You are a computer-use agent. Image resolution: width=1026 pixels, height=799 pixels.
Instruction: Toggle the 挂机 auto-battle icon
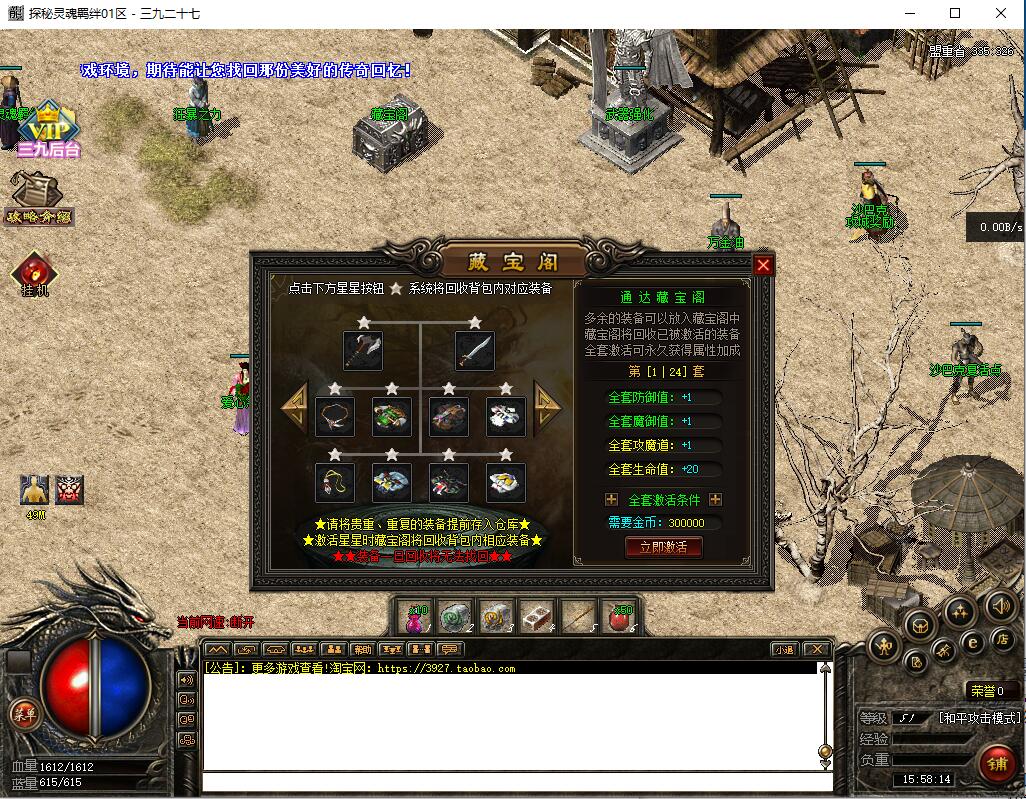35,273
